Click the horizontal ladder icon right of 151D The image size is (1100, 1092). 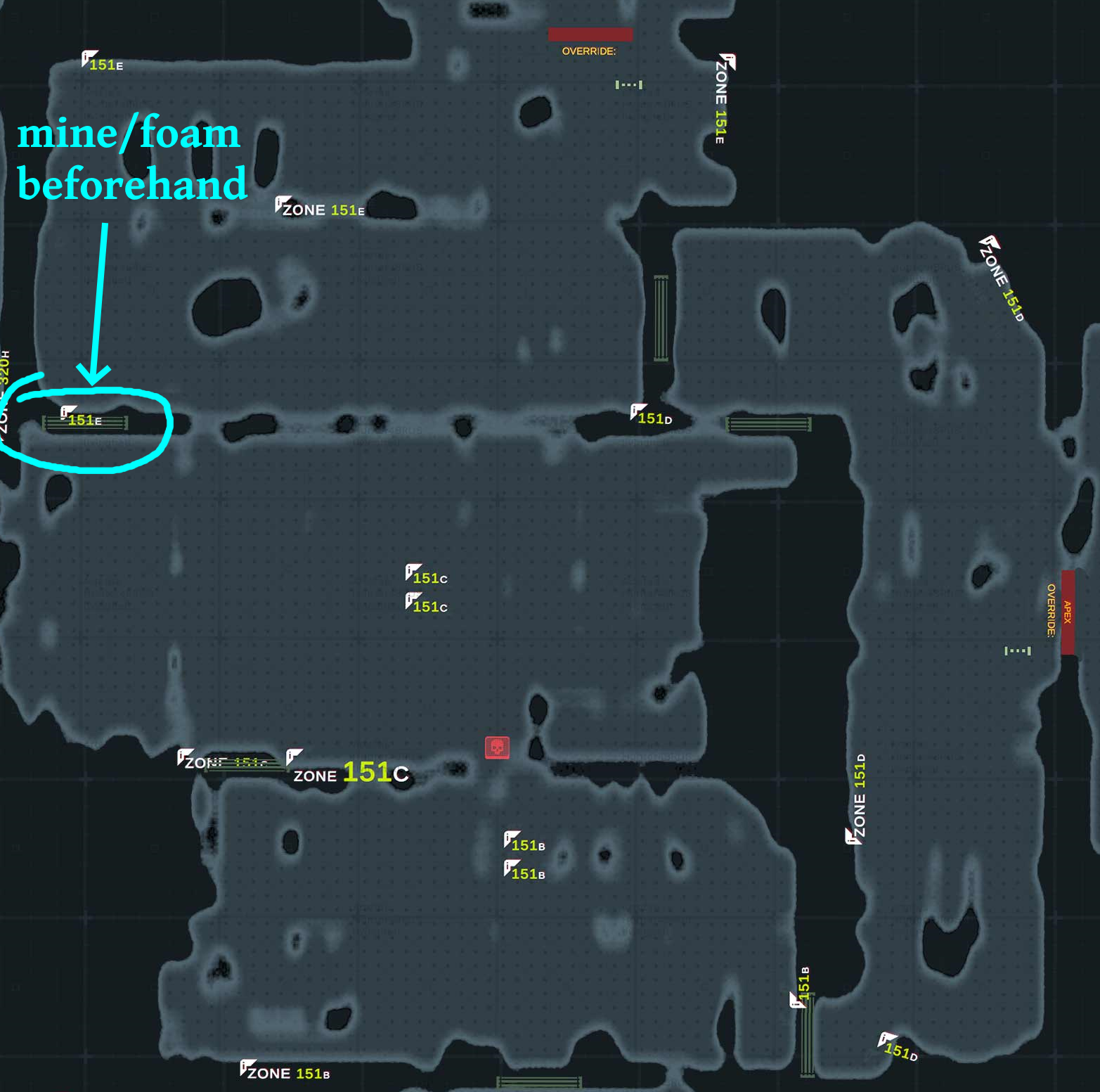768,423
